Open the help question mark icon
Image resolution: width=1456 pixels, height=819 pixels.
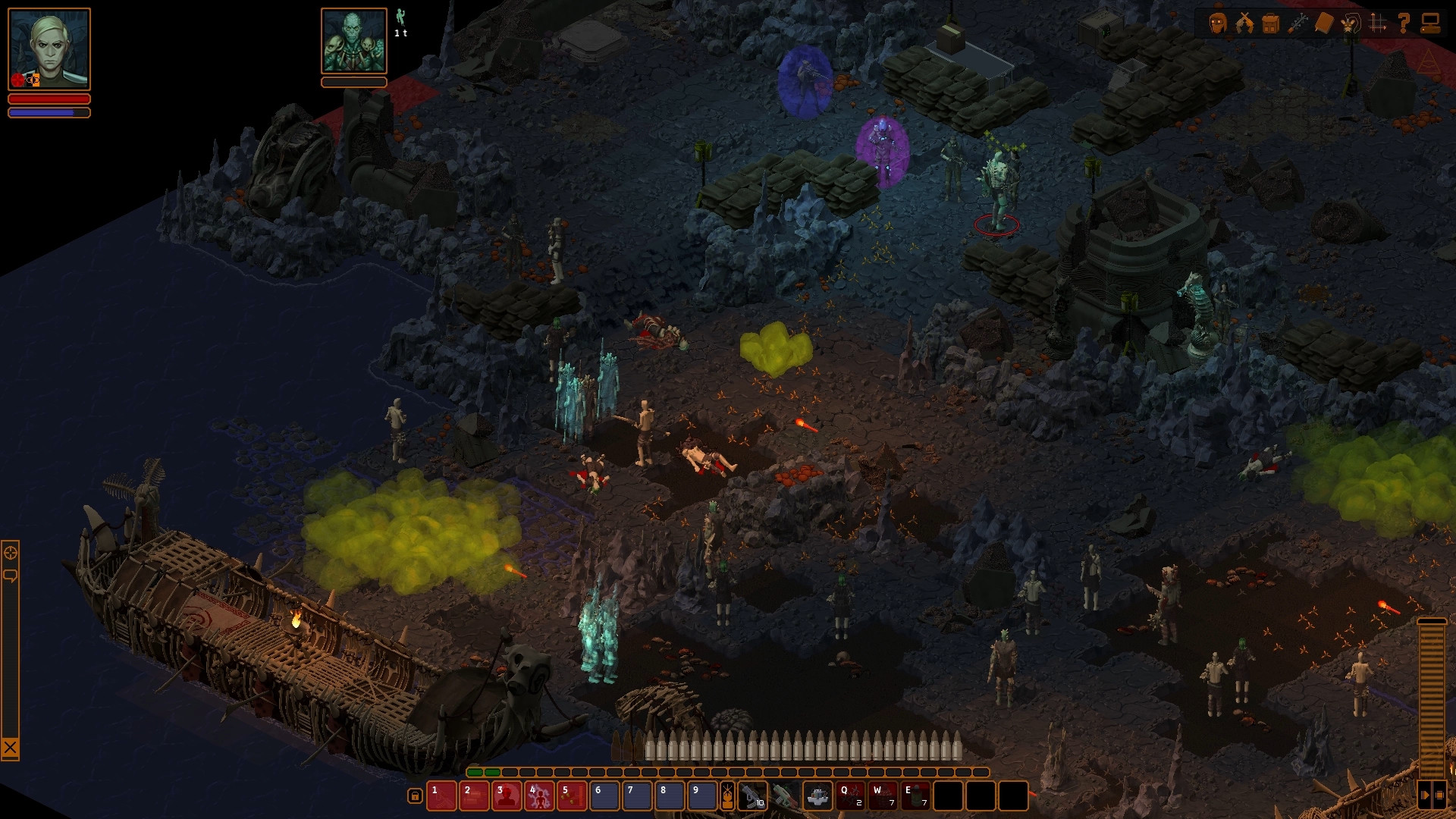click(x=1404, y=23)
